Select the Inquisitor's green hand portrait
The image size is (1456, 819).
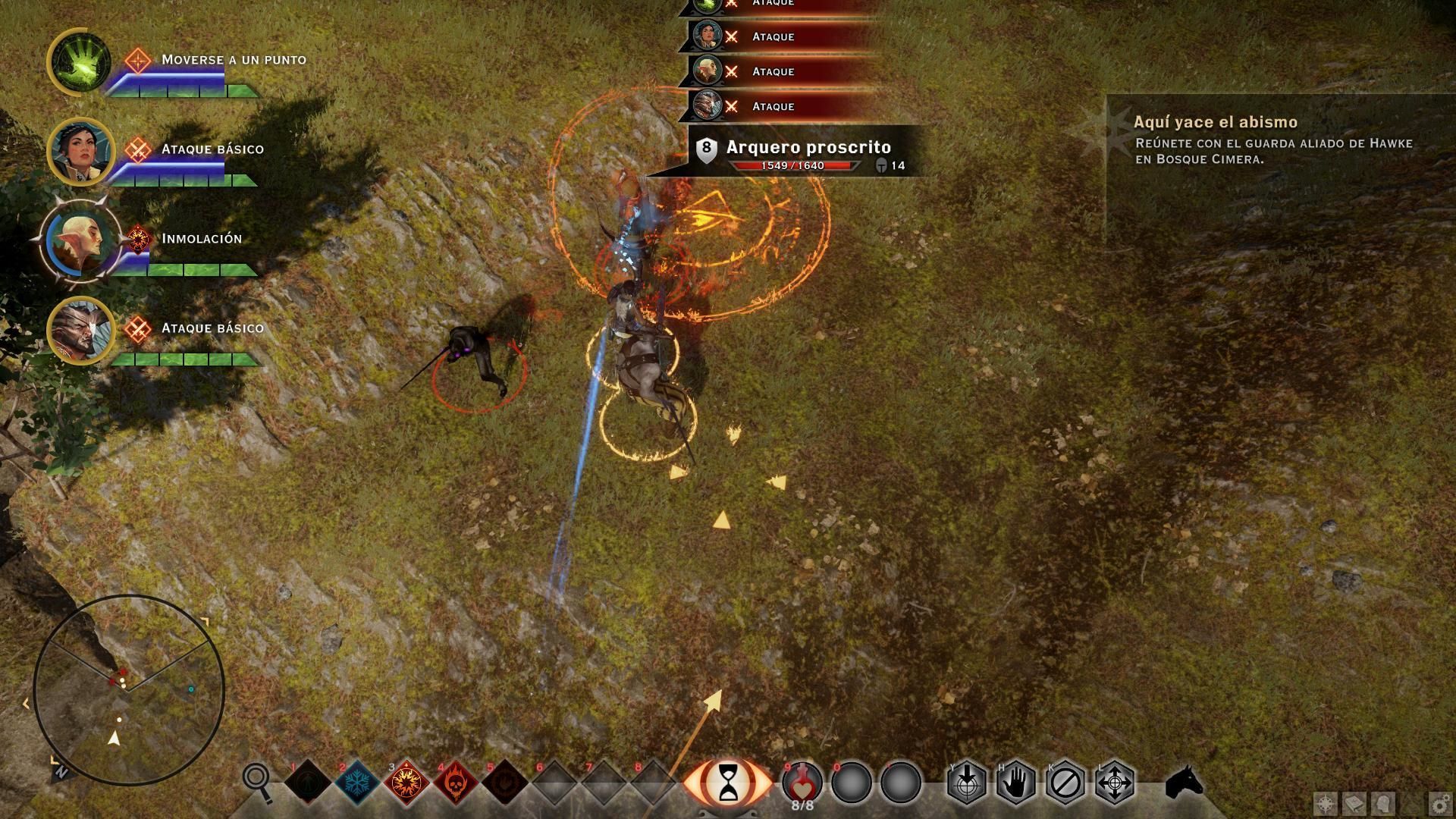pyautogui.click(x=80, y=62)
